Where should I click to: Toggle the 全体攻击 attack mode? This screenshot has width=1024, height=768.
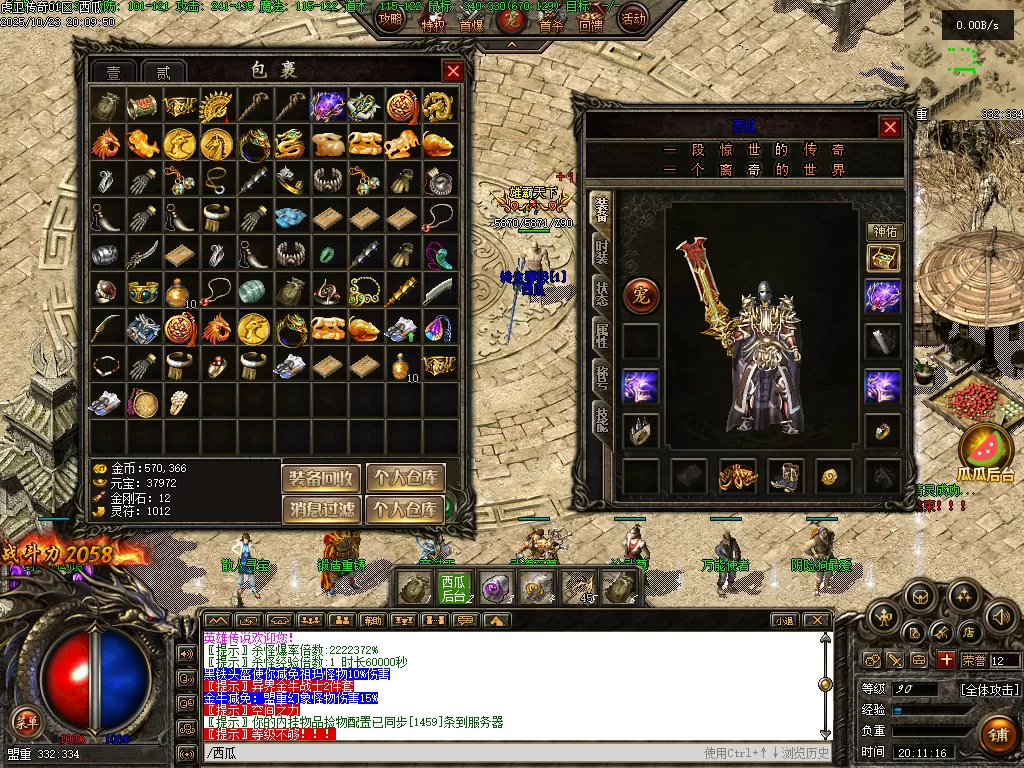990,690
